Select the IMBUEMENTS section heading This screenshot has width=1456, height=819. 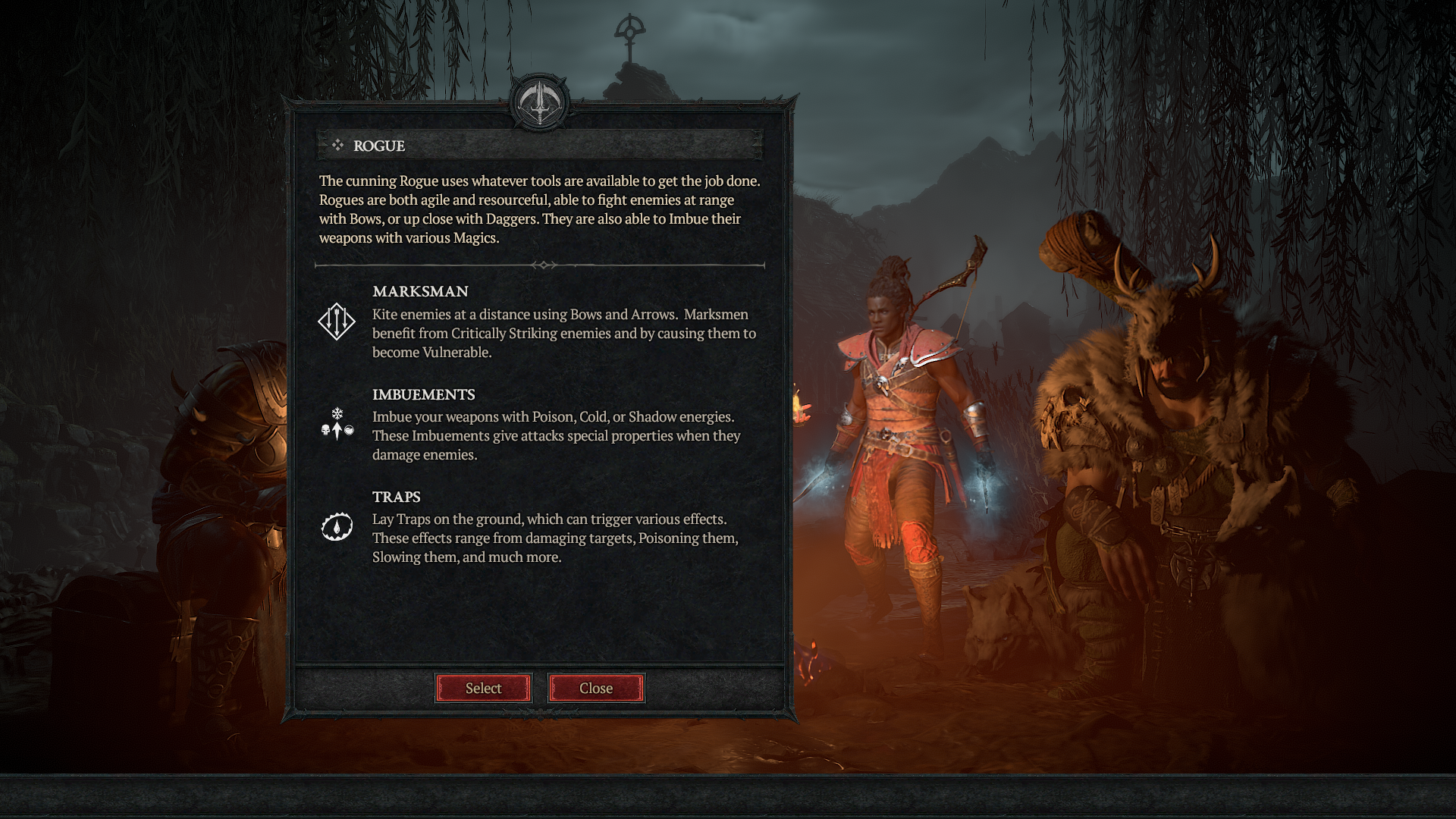click(423, 394)
